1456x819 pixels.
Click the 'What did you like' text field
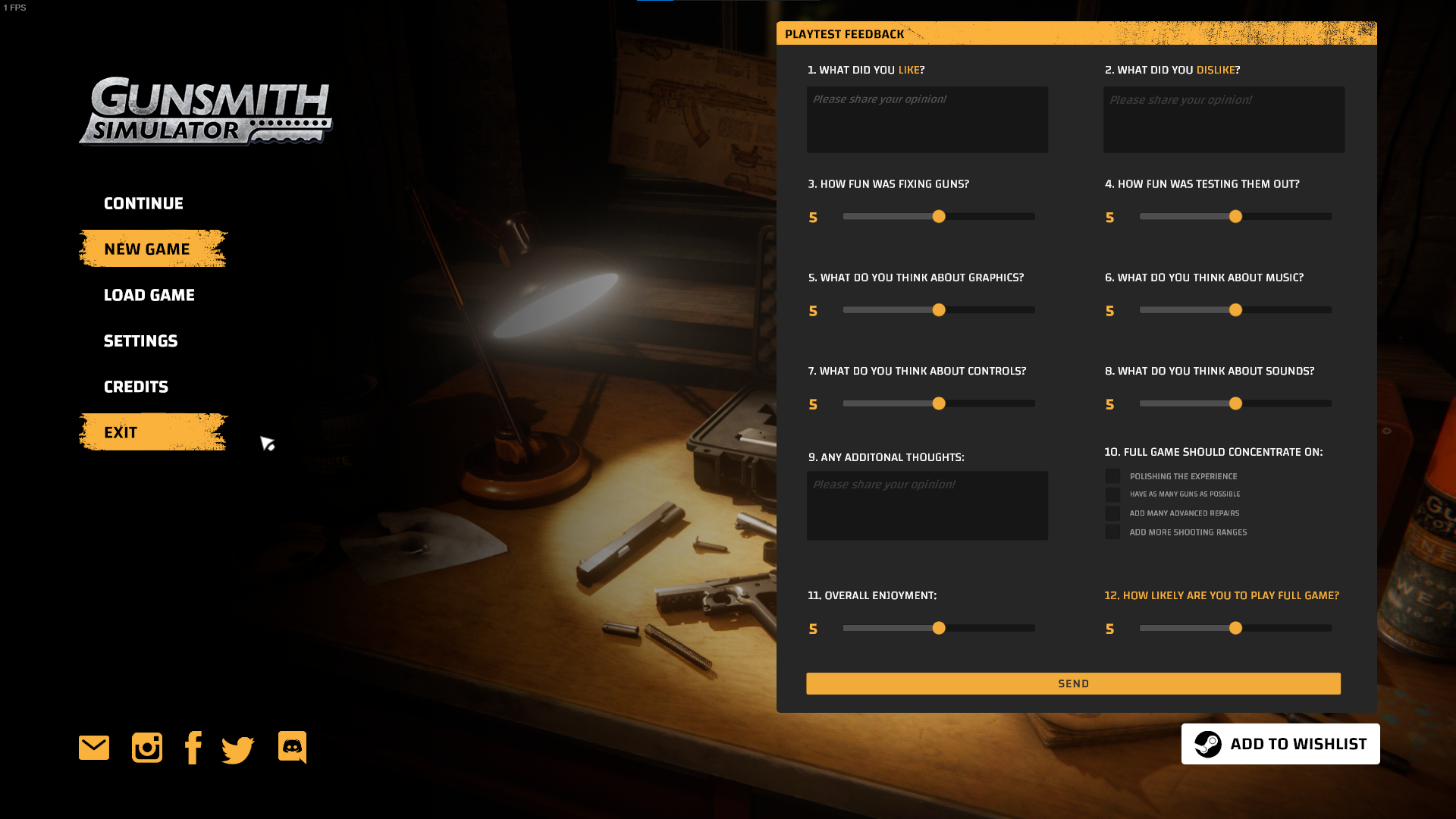[x=927, y=119]
